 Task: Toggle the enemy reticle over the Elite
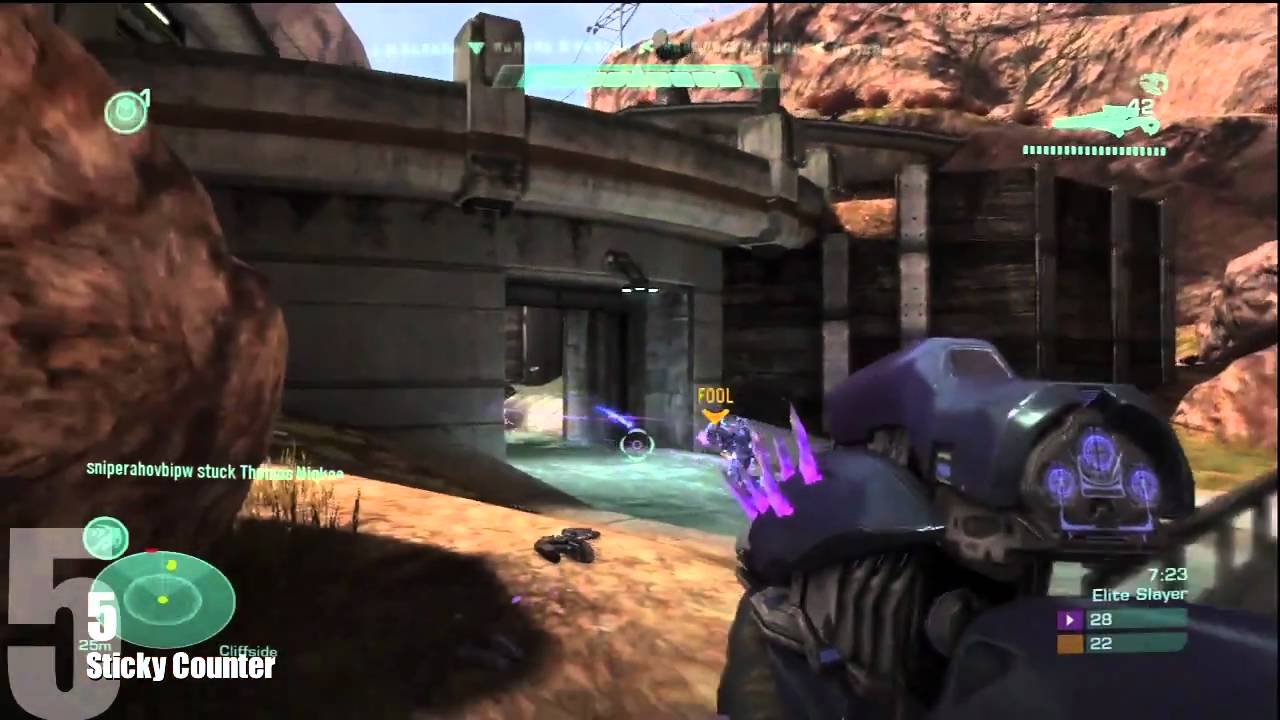[634, 445]
